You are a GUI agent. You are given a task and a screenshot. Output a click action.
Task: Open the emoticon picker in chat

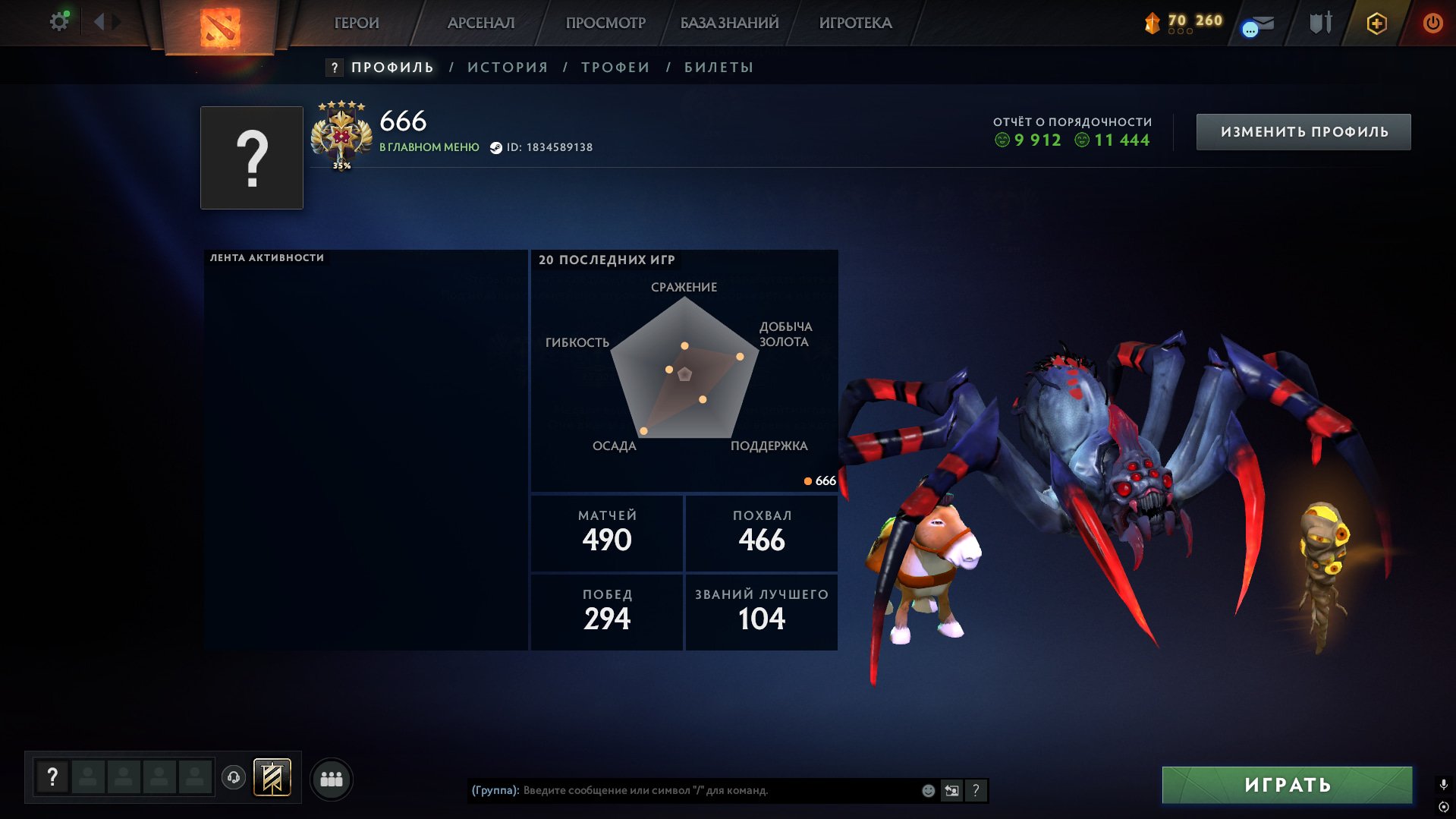927,789
